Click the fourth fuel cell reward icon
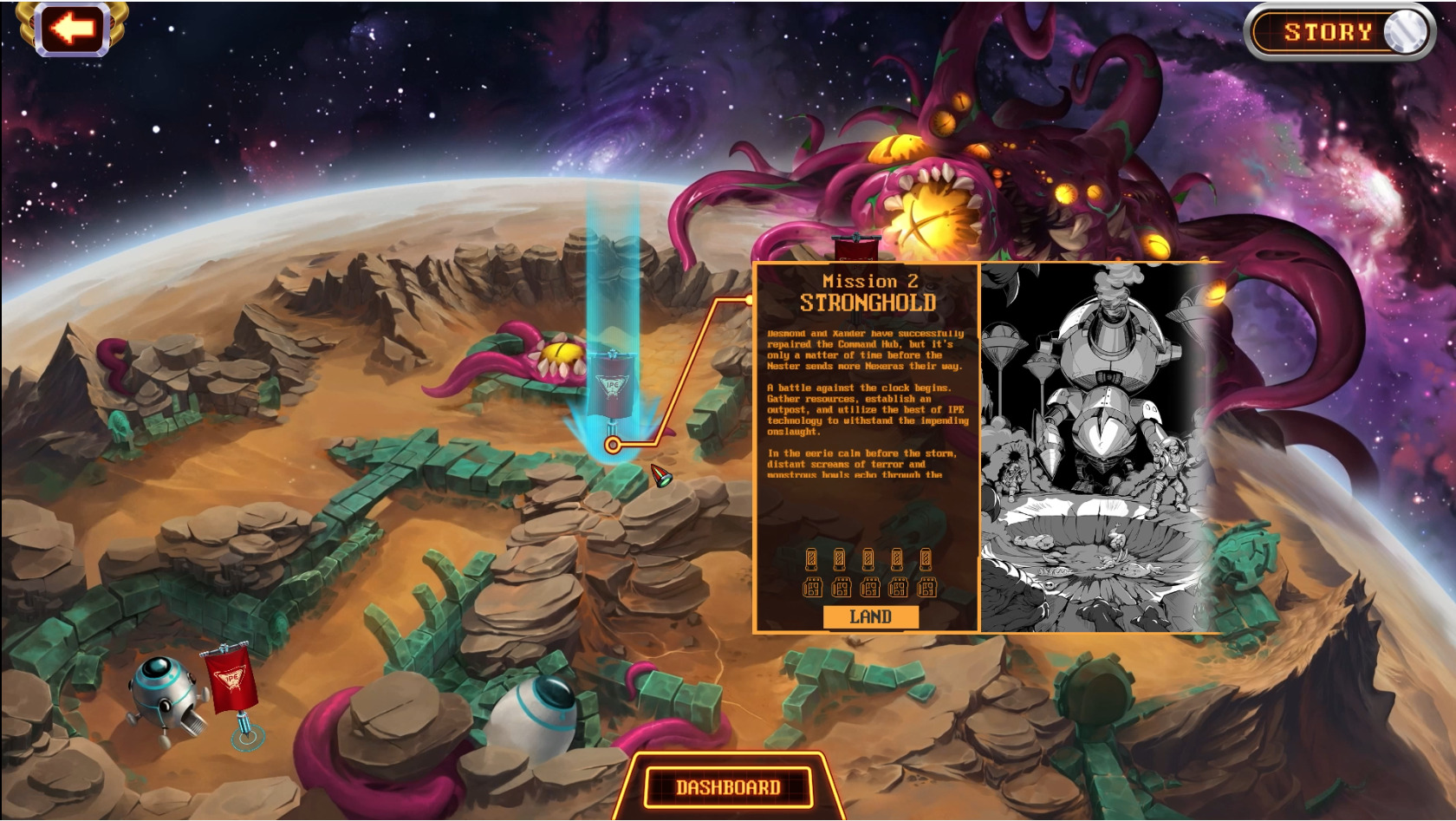The height and width of the screenshot is (821, 1456). point(896,560)
